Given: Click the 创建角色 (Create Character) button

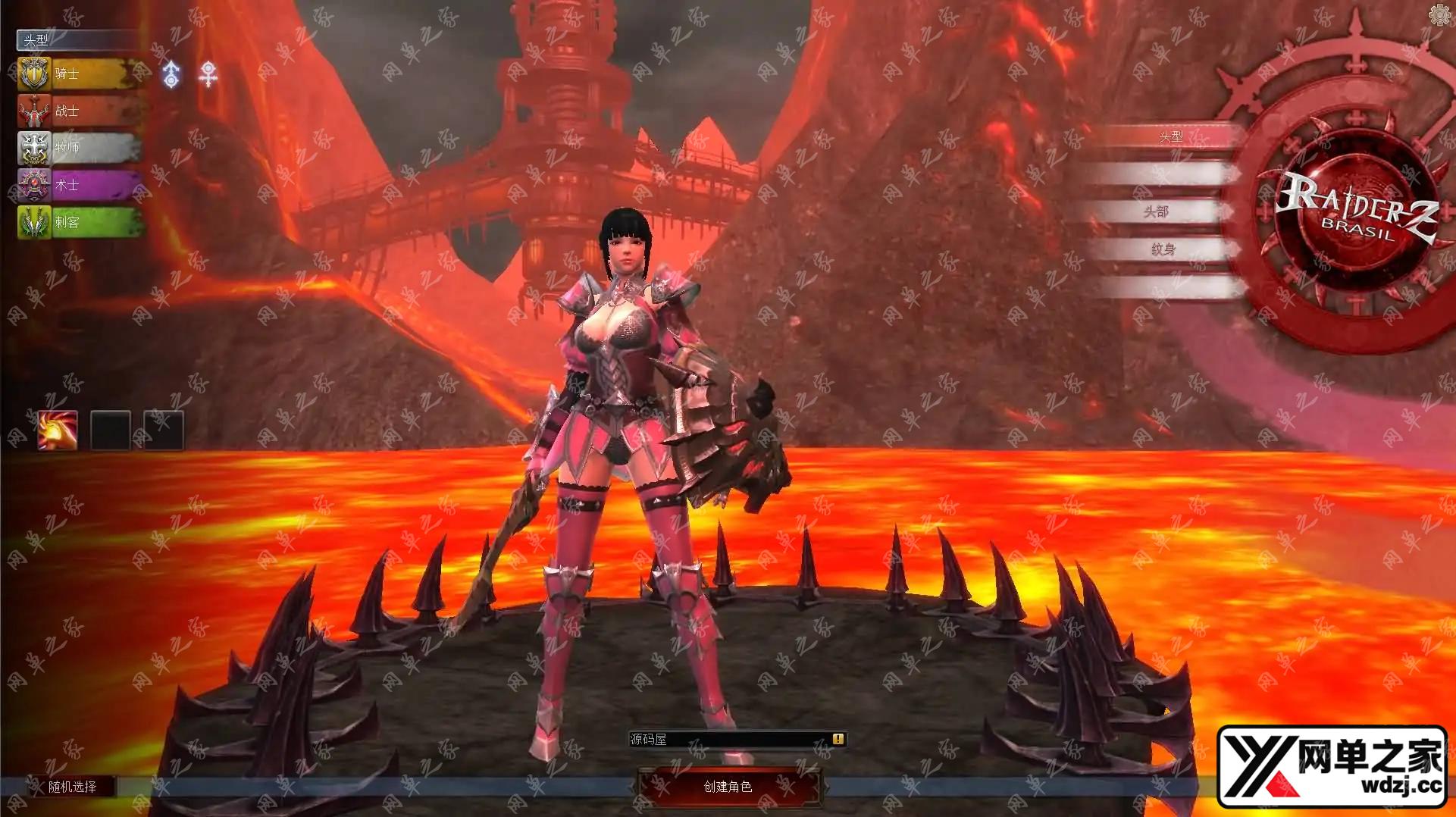Looking at the screenshot, I should [x=728, y=787].
